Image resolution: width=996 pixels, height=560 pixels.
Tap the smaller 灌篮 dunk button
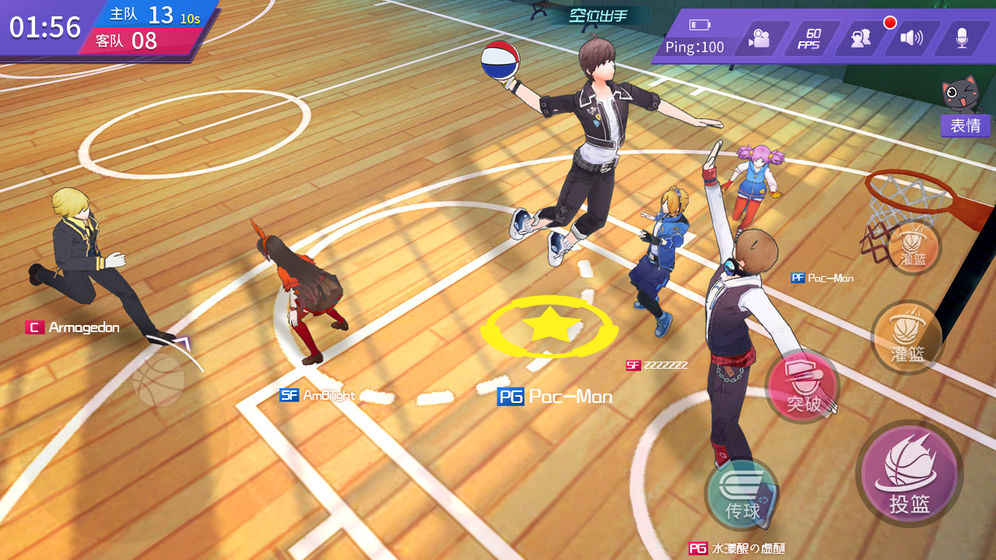coord(911,245)
